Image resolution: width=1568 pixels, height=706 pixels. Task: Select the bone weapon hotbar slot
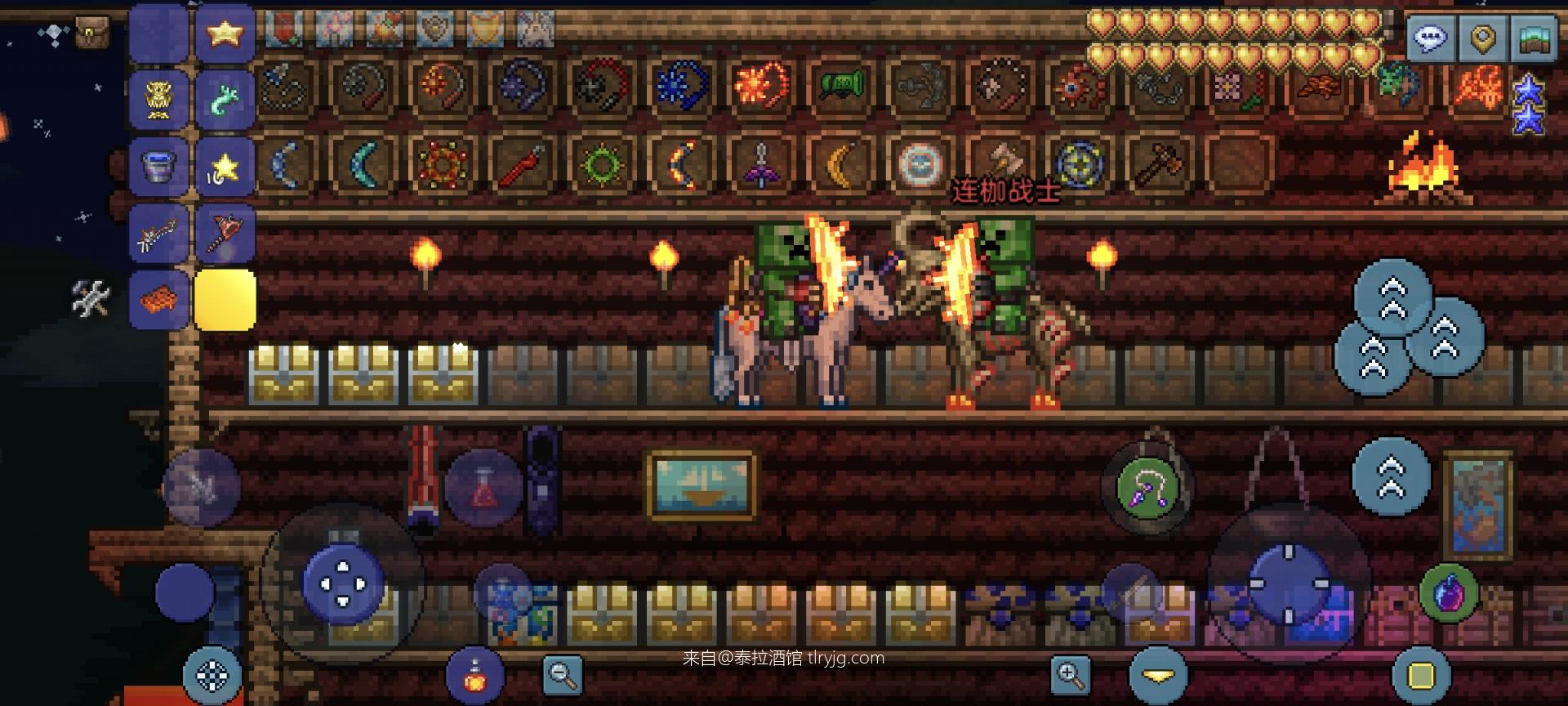pyautogui.click(x=158, y=235)
